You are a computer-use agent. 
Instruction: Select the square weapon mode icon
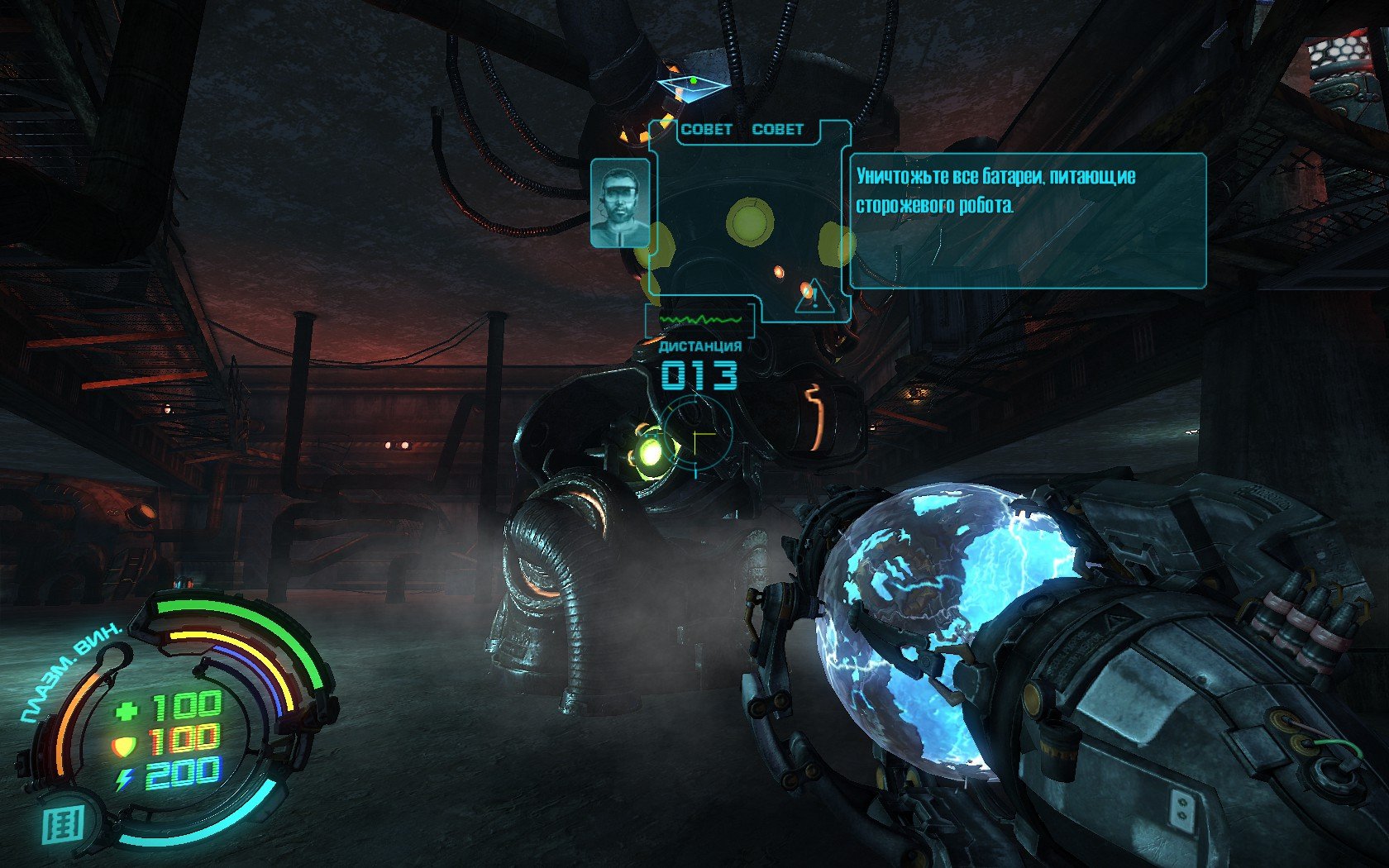click(64, 825)
